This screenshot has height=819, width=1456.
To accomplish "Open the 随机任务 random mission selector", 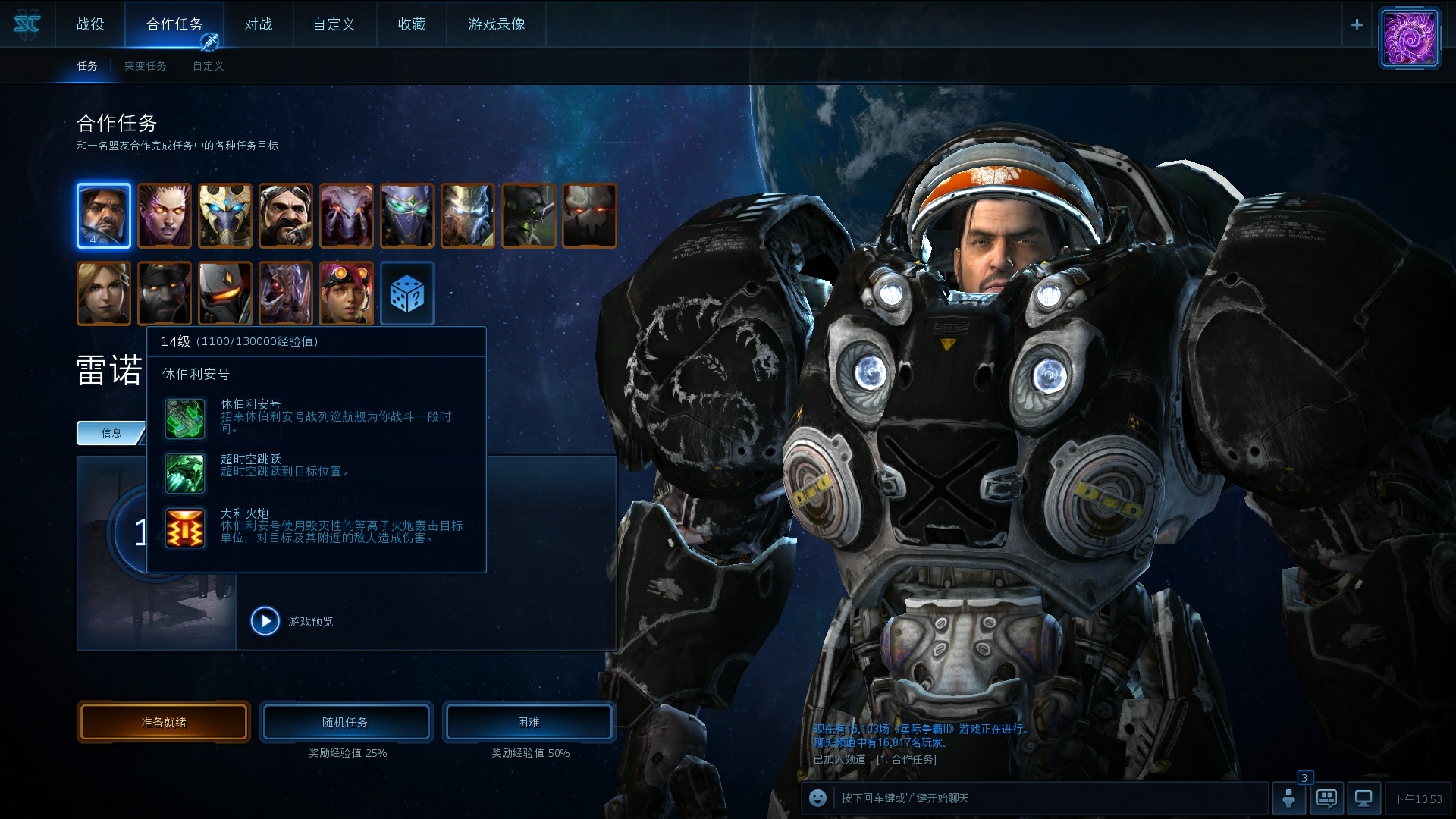I will click(x=346, y=722).
